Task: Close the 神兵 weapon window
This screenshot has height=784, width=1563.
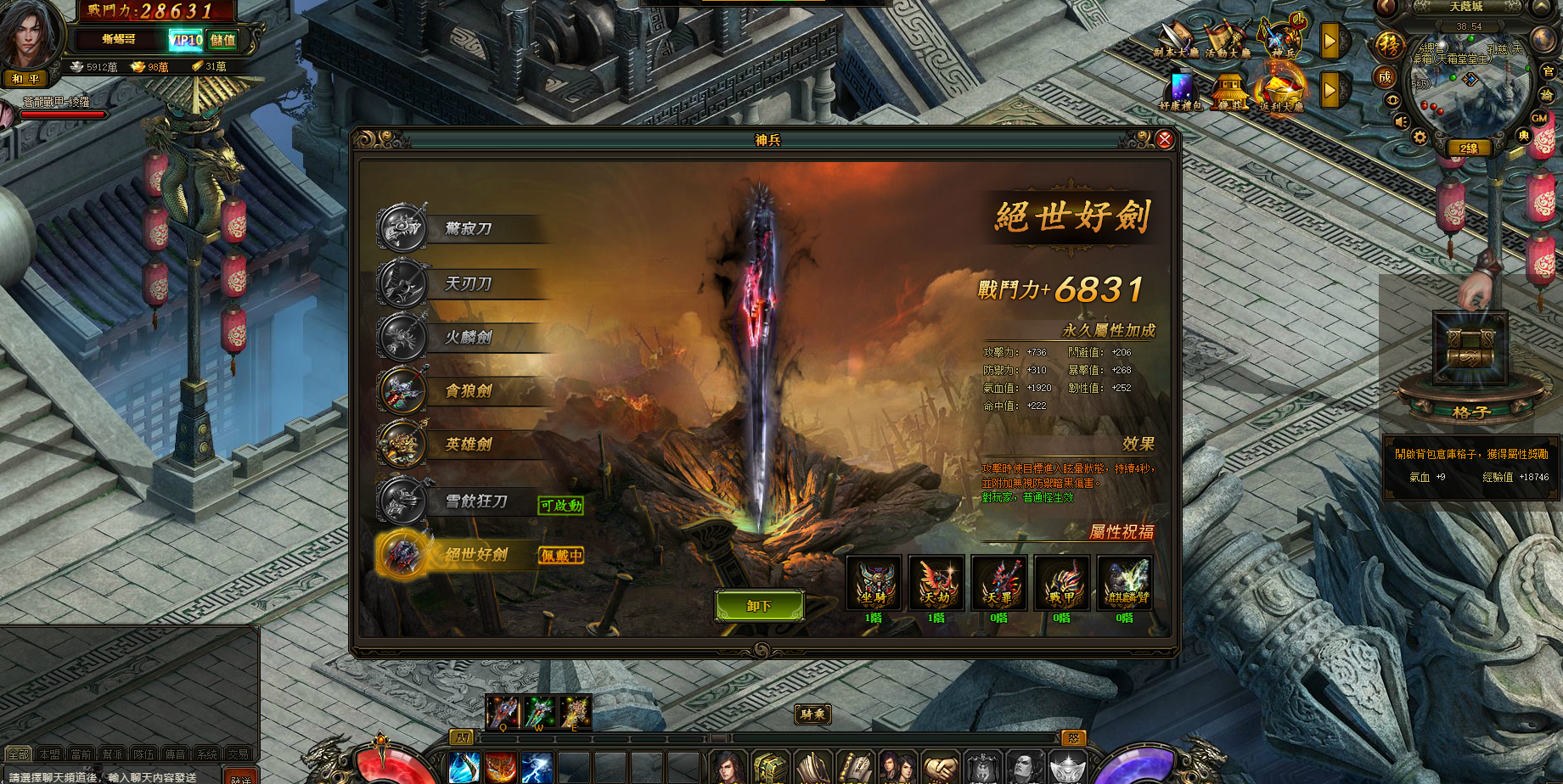Action: click(1164, 139)
